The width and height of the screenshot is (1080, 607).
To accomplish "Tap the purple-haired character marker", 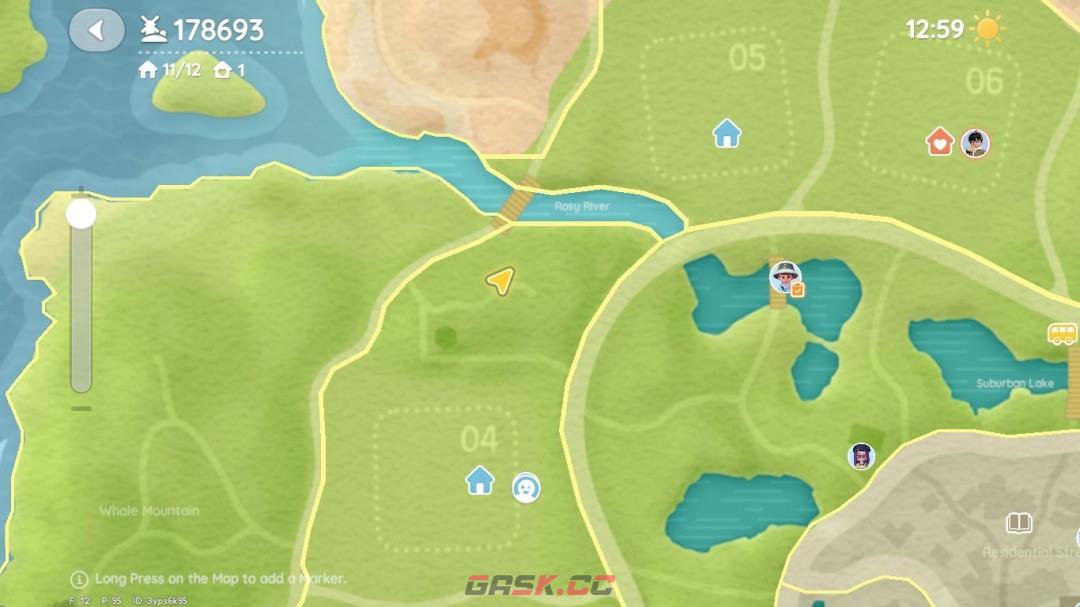I will [860, 456].
